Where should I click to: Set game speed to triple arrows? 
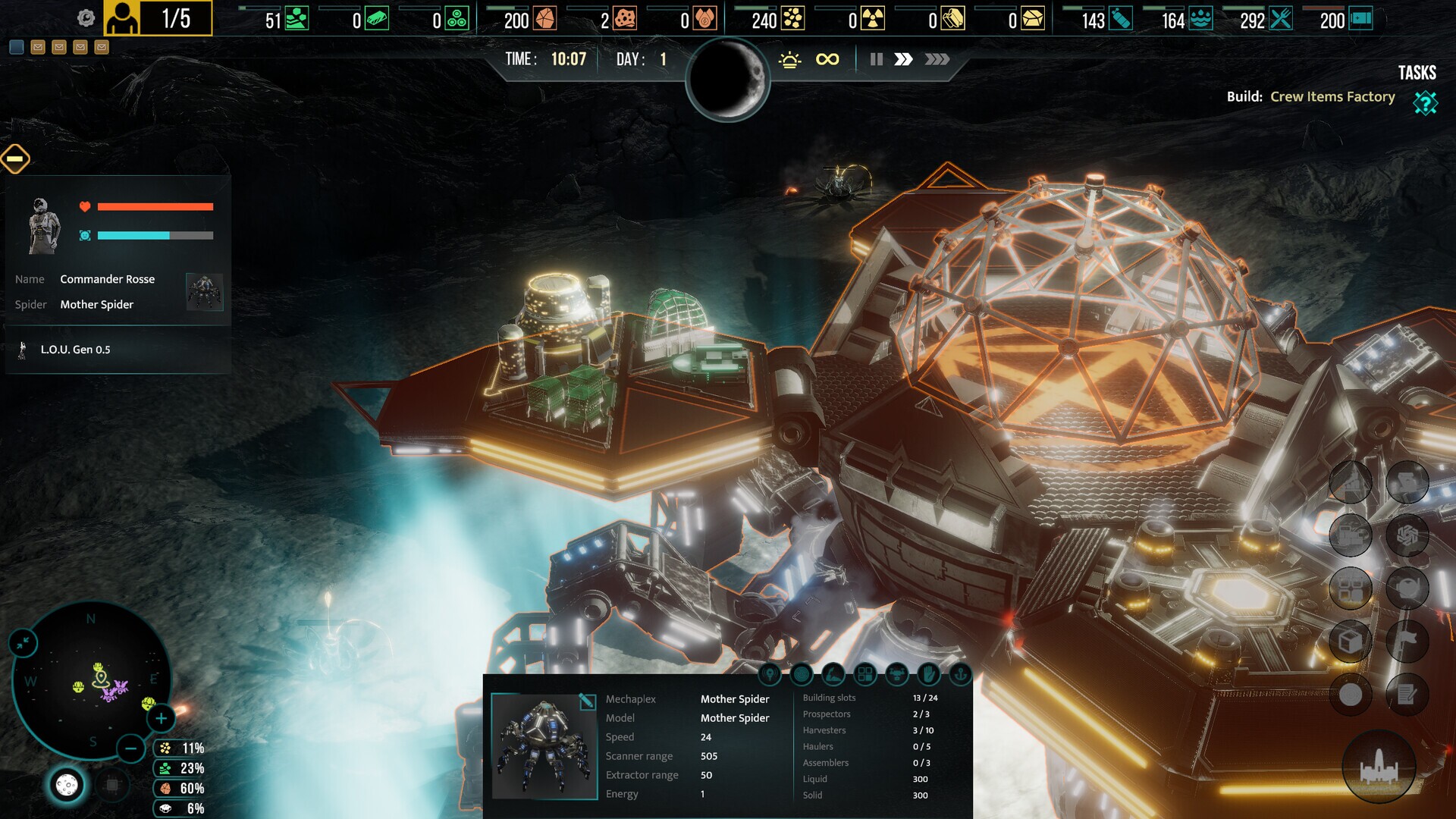coord(937,59)
